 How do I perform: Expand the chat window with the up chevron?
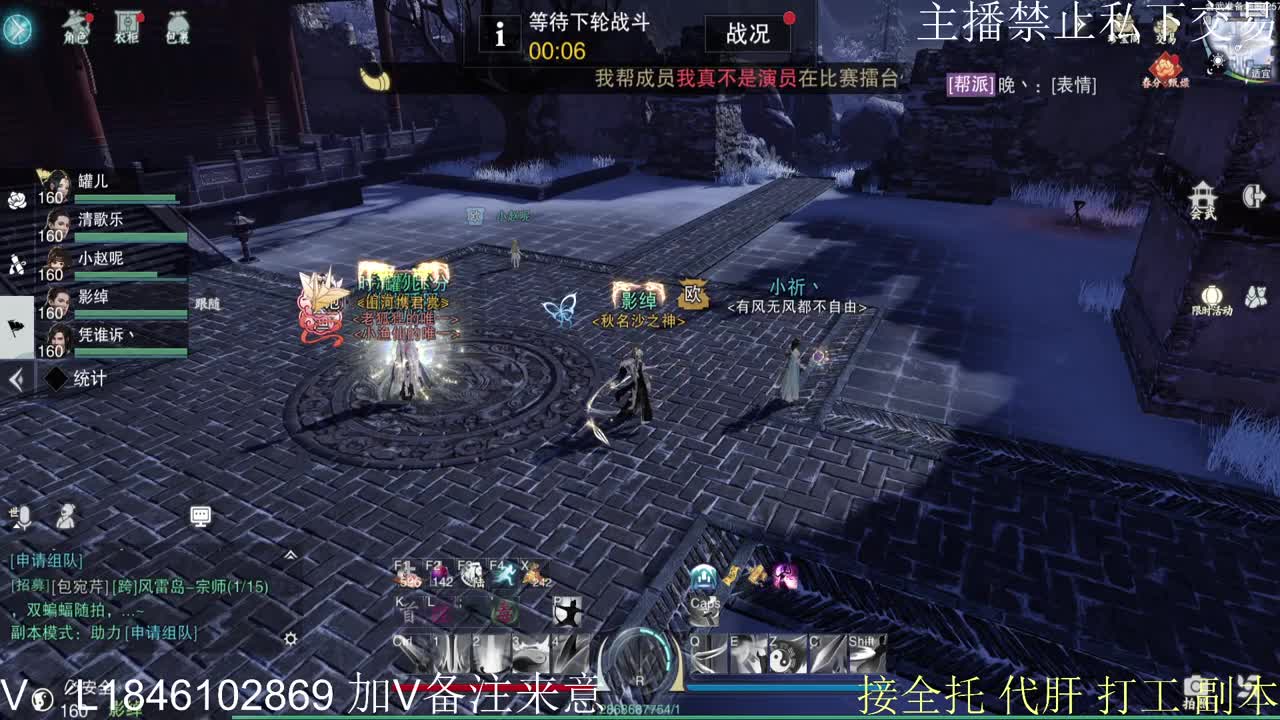[291, 554]
